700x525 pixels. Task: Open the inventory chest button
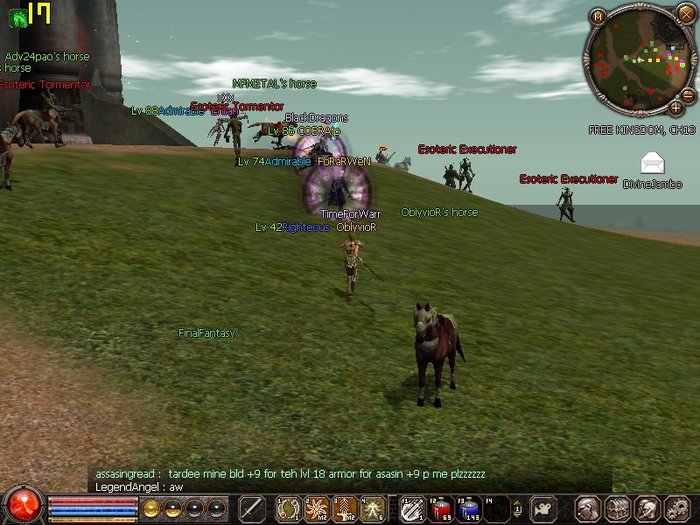[617, 509]
